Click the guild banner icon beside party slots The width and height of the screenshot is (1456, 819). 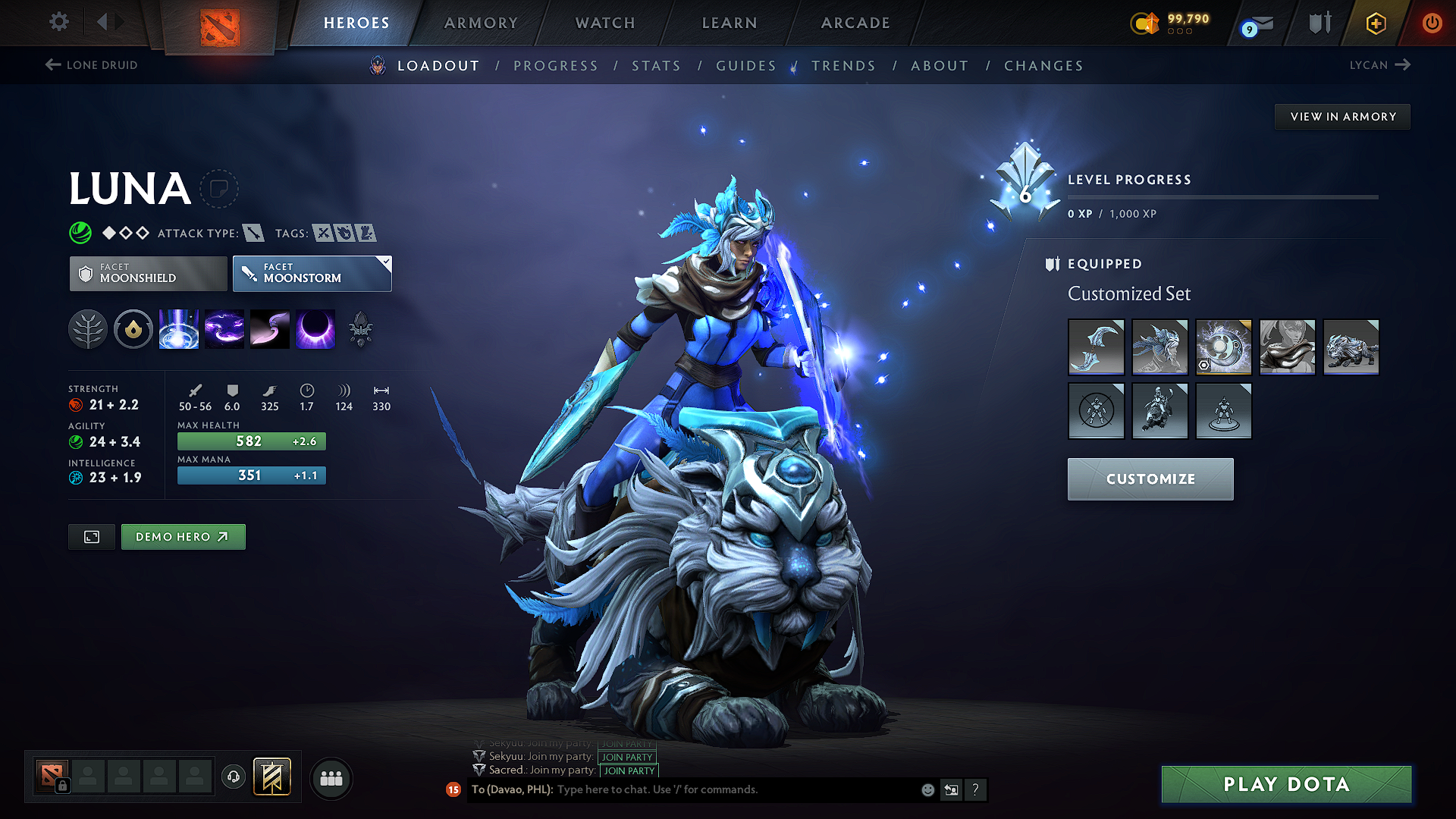(271, 777)
